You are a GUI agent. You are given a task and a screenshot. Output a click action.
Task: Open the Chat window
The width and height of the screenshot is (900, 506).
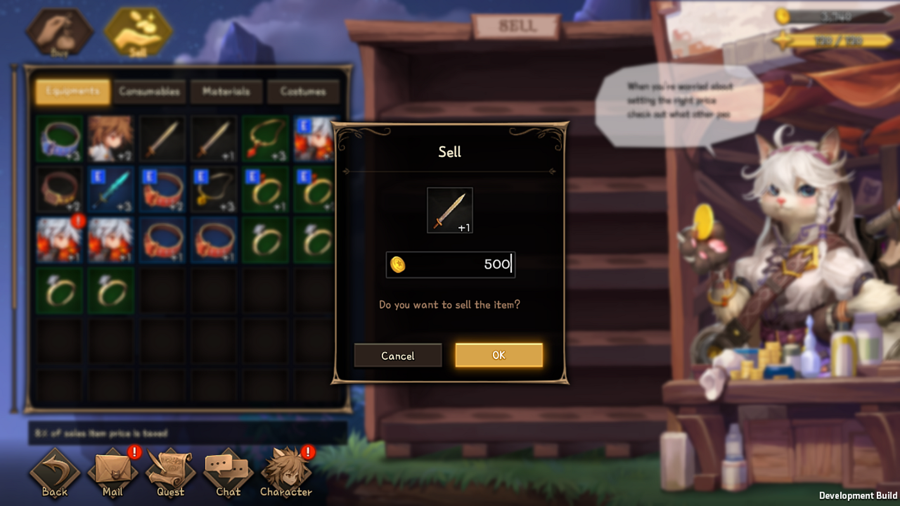tap(228, 473)
